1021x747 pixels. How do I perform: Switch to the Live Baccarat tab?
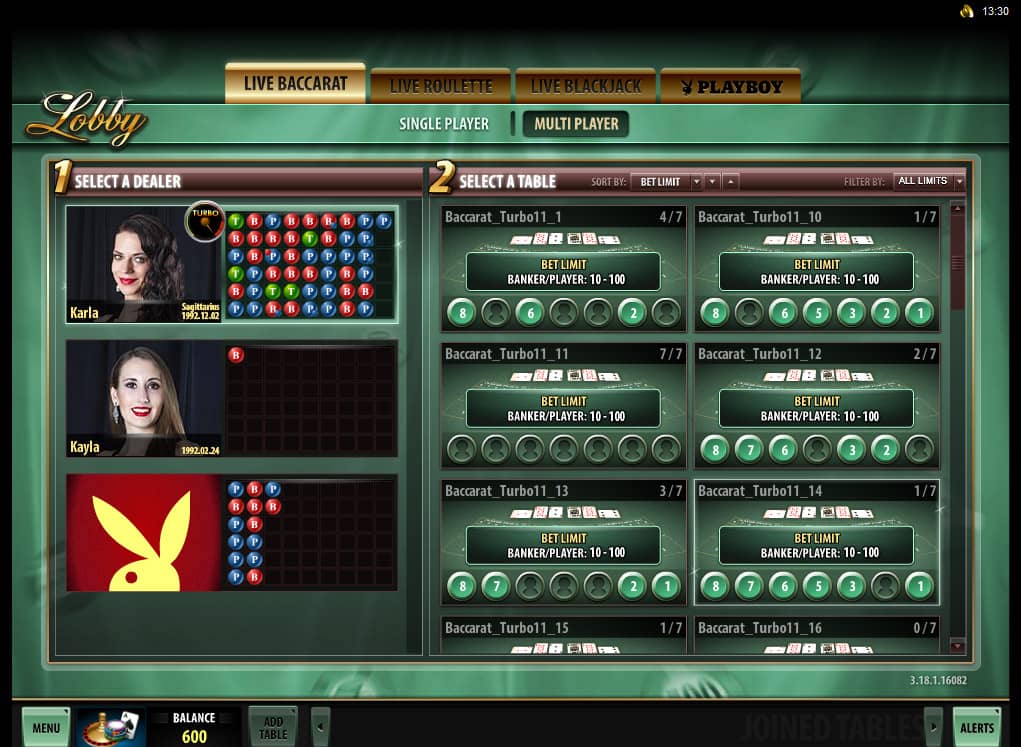click(x=295, y=84)
